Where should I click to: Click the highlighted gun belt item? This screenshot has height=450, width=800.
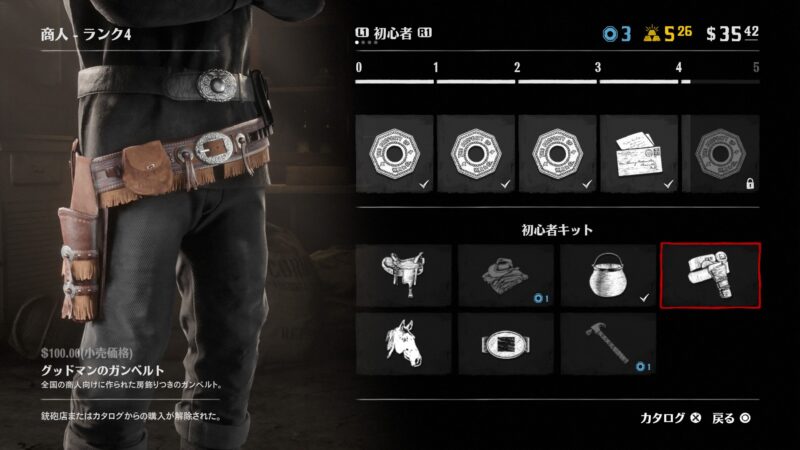710,274
